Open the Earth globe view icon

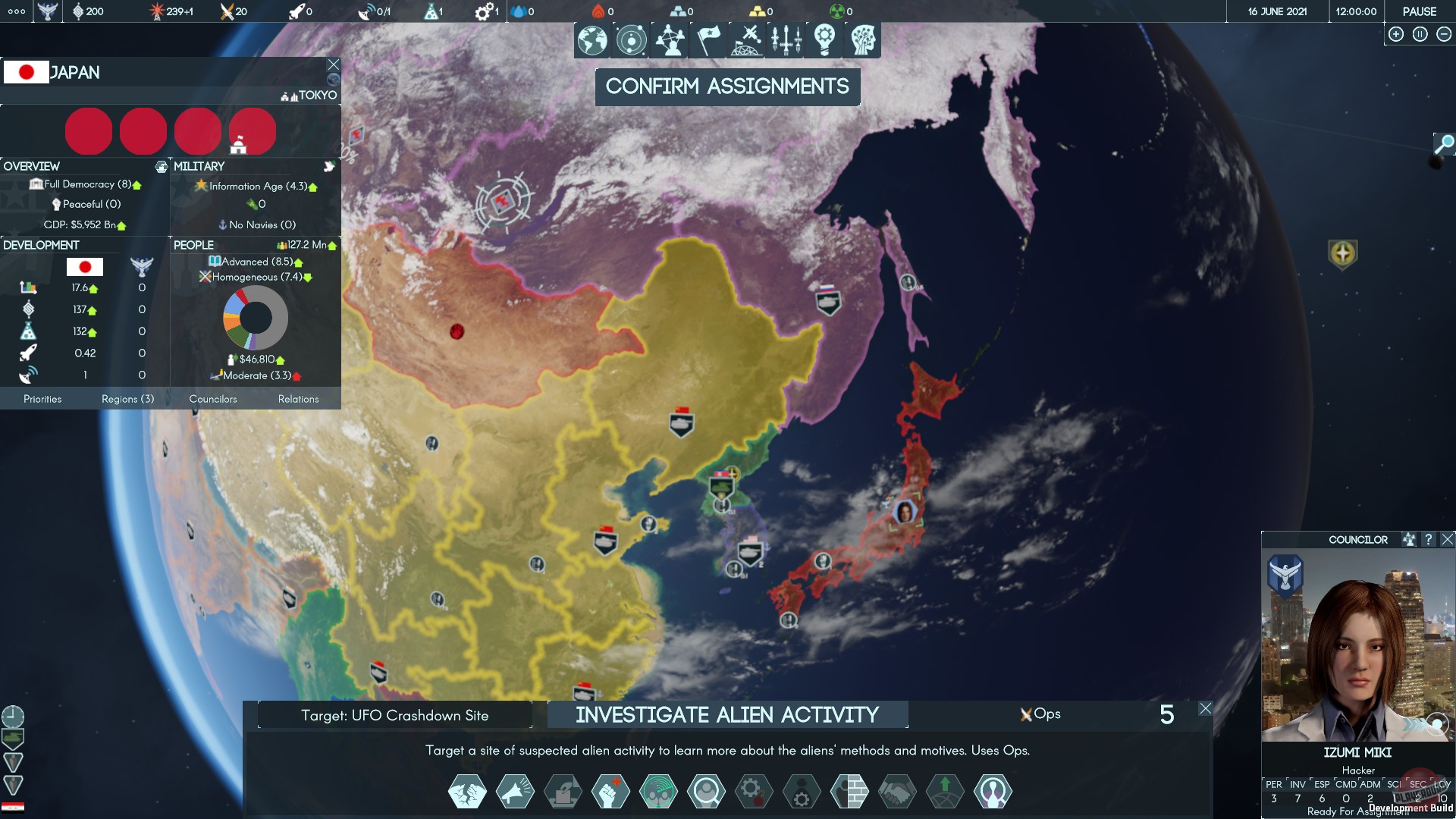(x=592, y=40)
